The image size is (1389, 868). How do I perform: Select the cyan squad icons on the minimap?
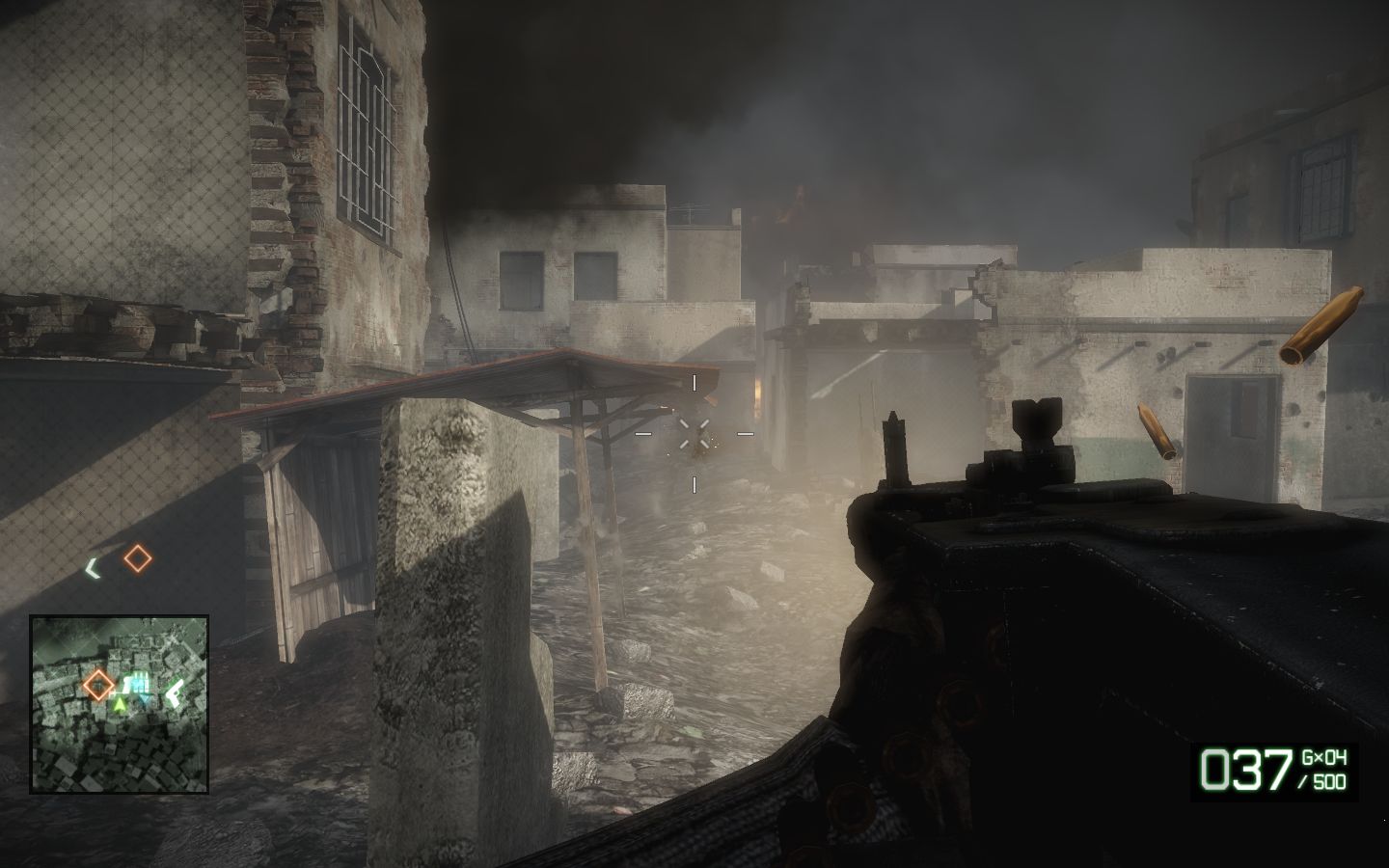[139, 684]
